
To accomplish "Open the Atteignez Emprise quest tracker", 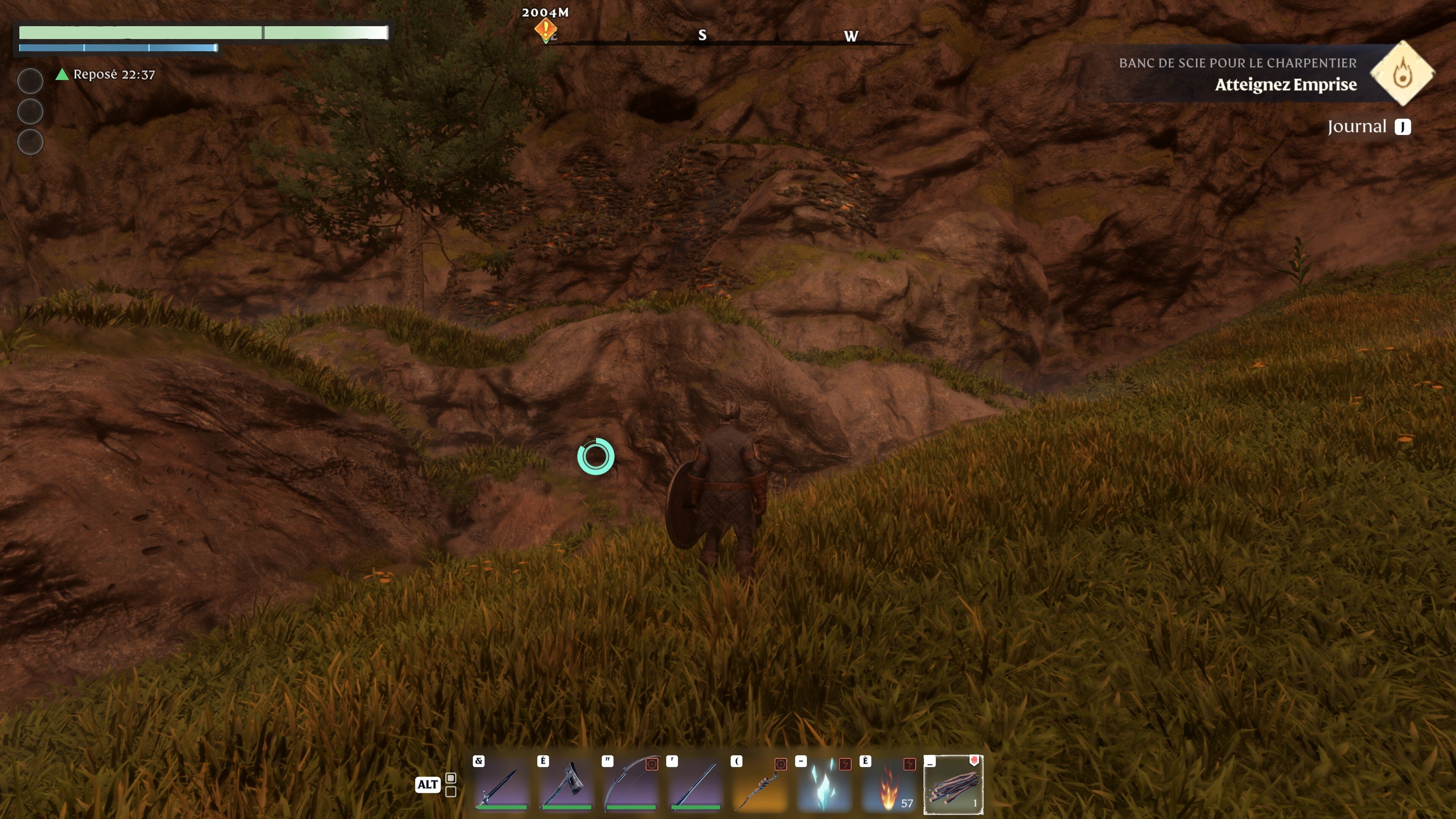I will point(1285,84).
